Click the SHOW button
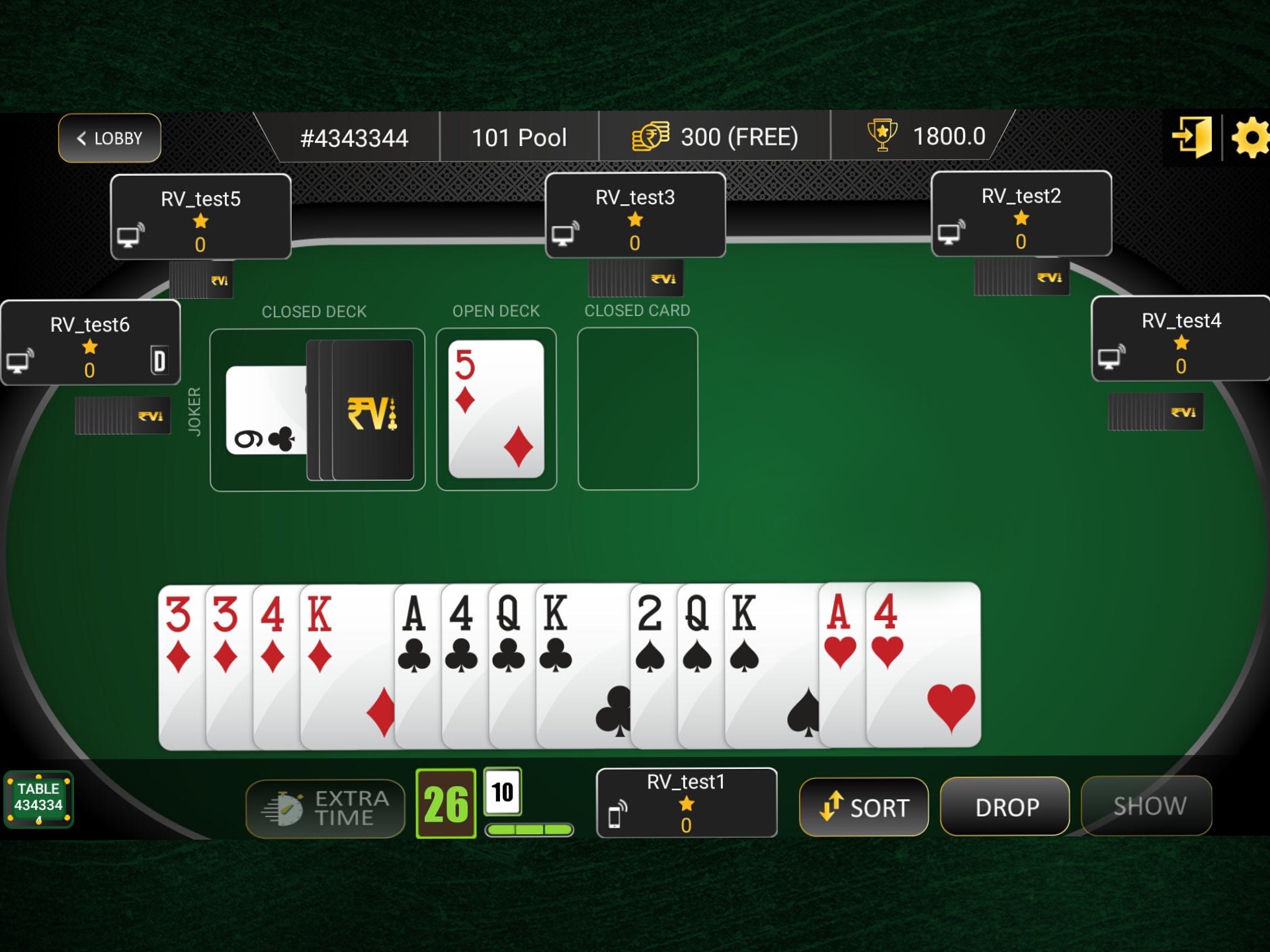The height and width of the screenshot is (952, 1270). point(1146,805)
